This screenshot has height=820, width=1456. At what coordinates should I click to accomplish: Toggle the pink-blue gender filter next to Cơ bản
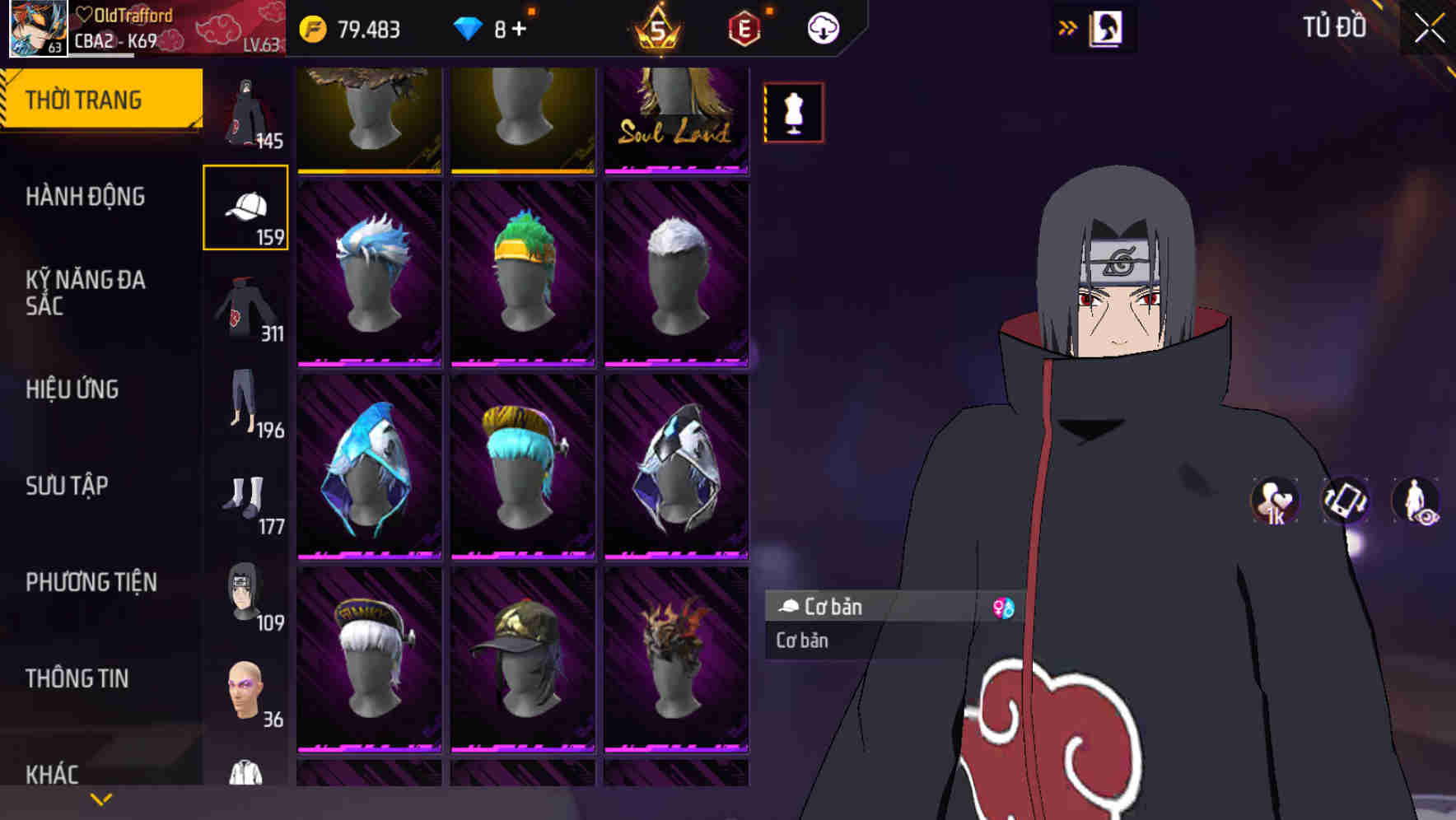(1003, 608)
